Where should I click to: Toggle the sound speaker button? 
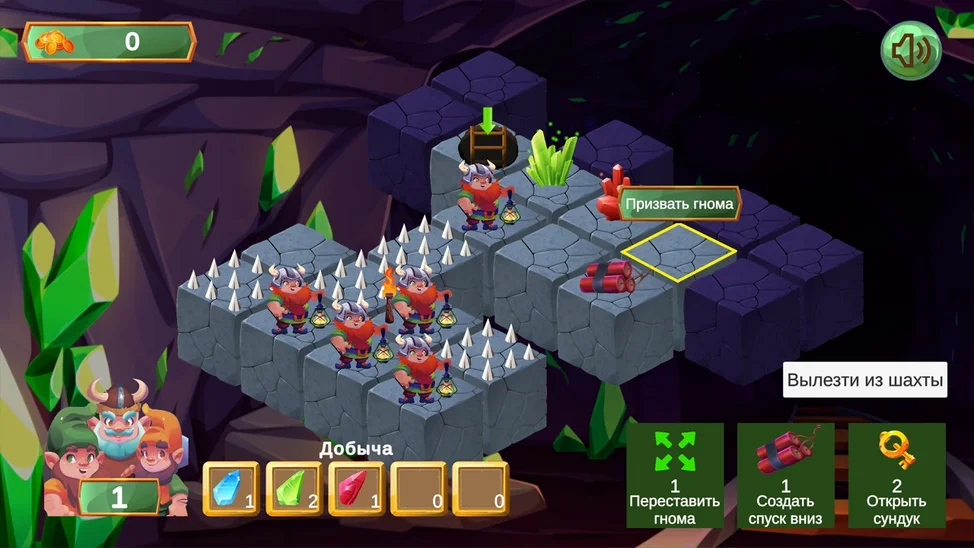click(910, 50)
